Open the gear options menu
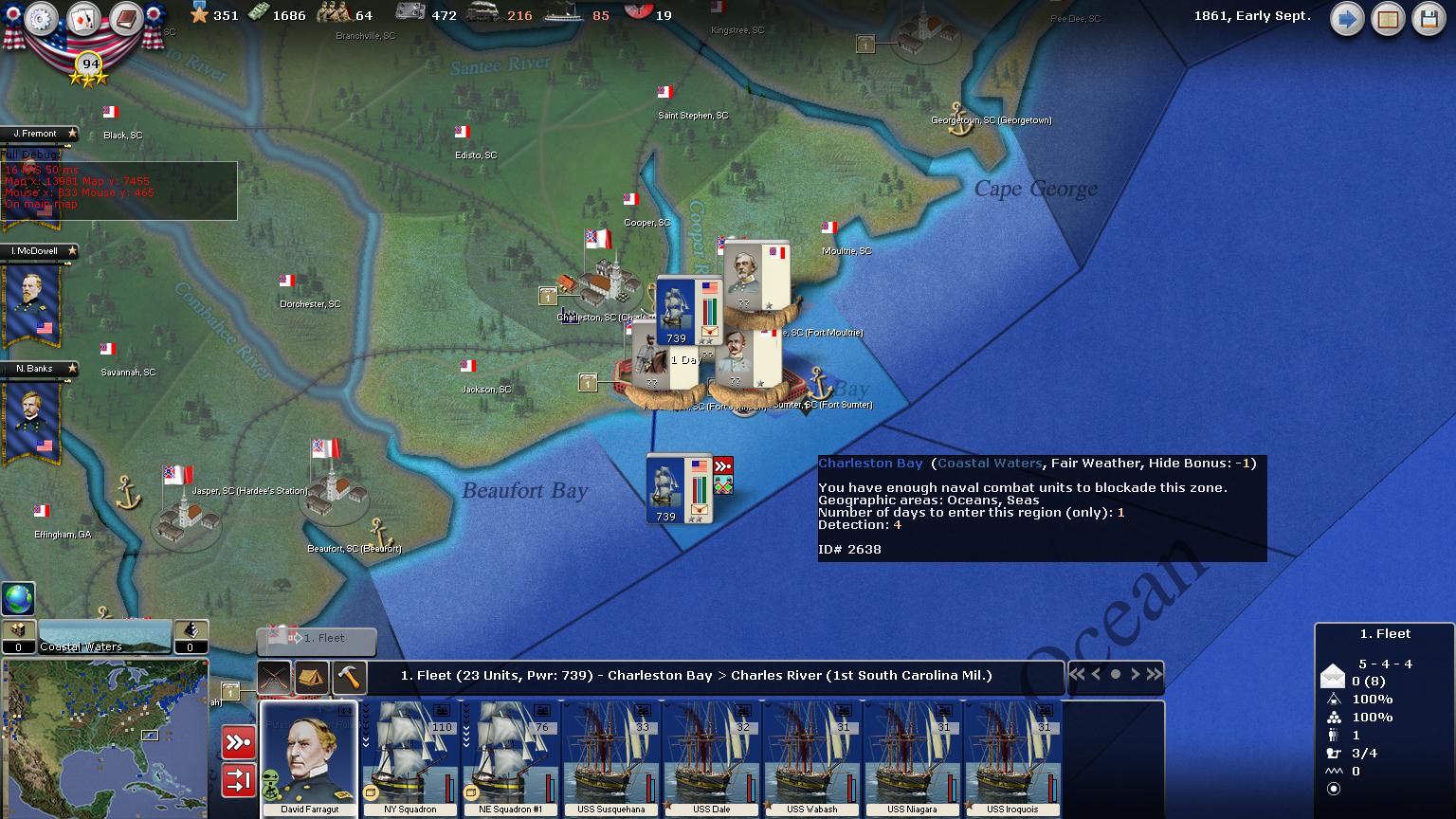1456x819 pixels. pos(42,19)
